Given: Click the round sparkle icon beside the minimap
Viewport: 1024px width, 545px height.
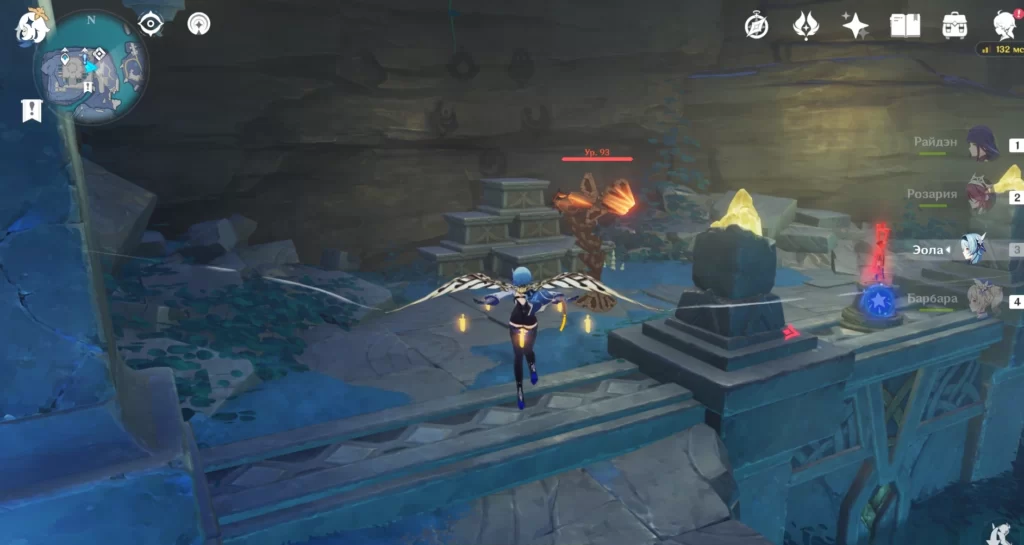Looking at the screenshot, I should tap(200, 24).
